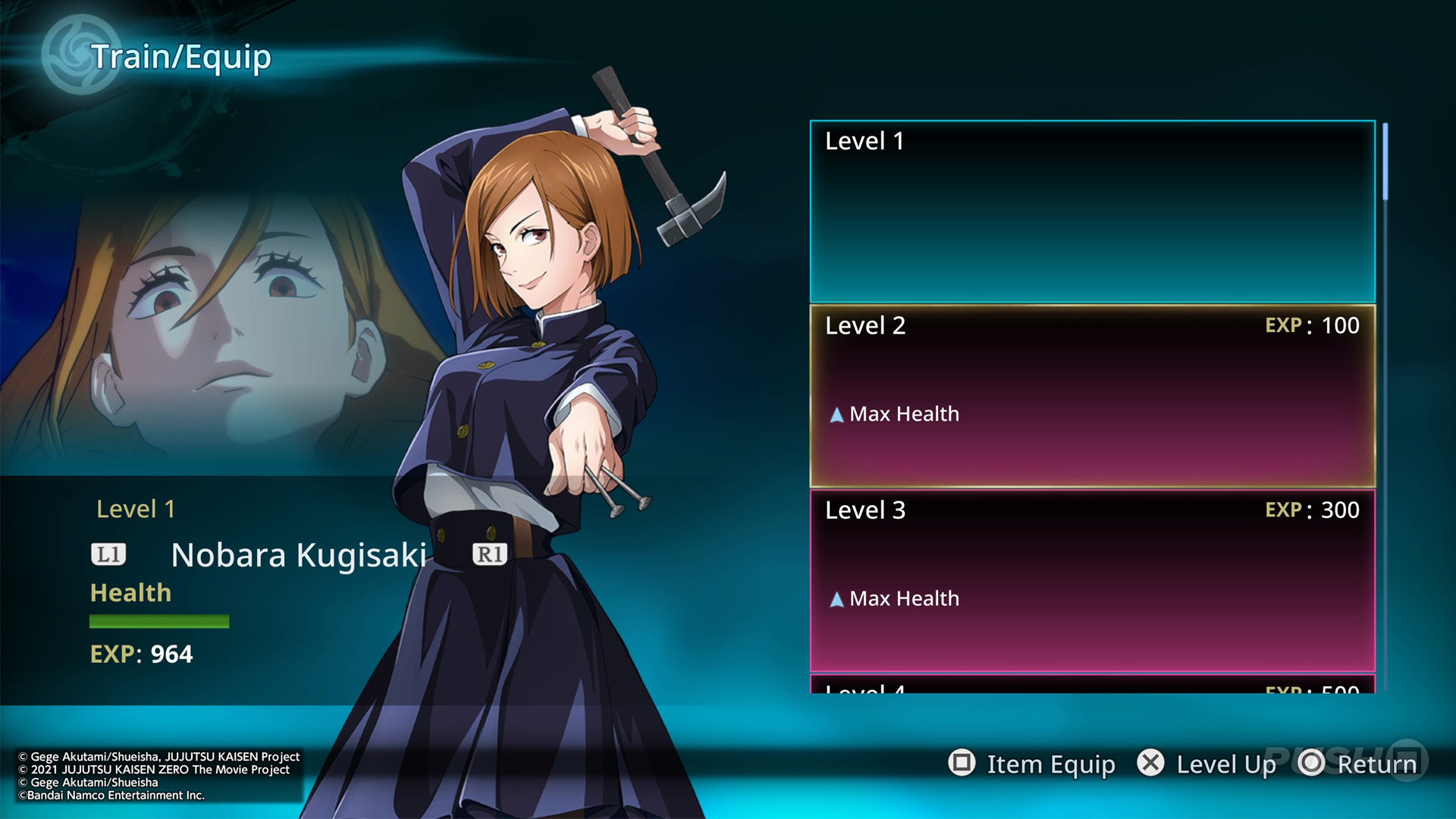Screen dimensions: 1456x819
Task: Activate Level Up
Action: click(x=1207, y=764)
